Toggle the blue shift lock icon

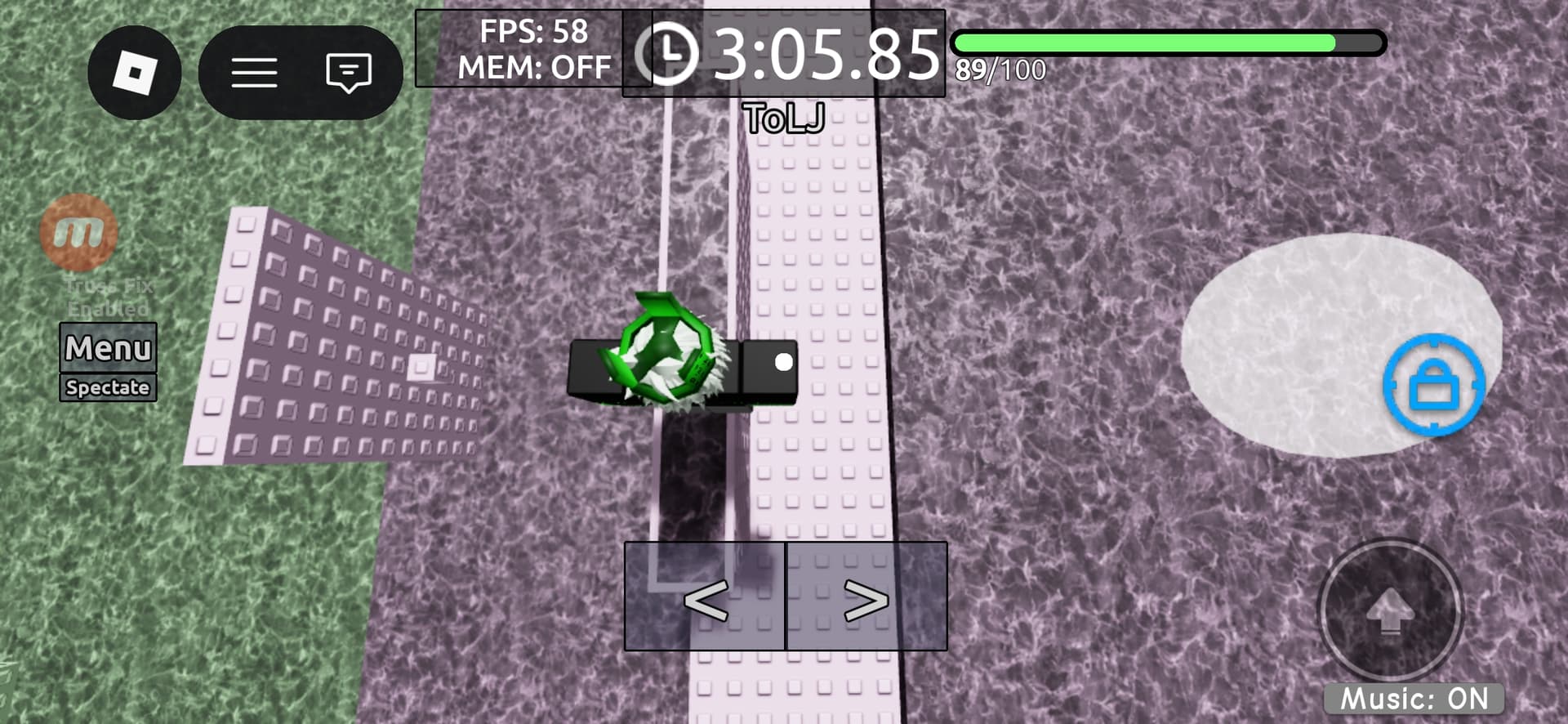coord(1433,384)
